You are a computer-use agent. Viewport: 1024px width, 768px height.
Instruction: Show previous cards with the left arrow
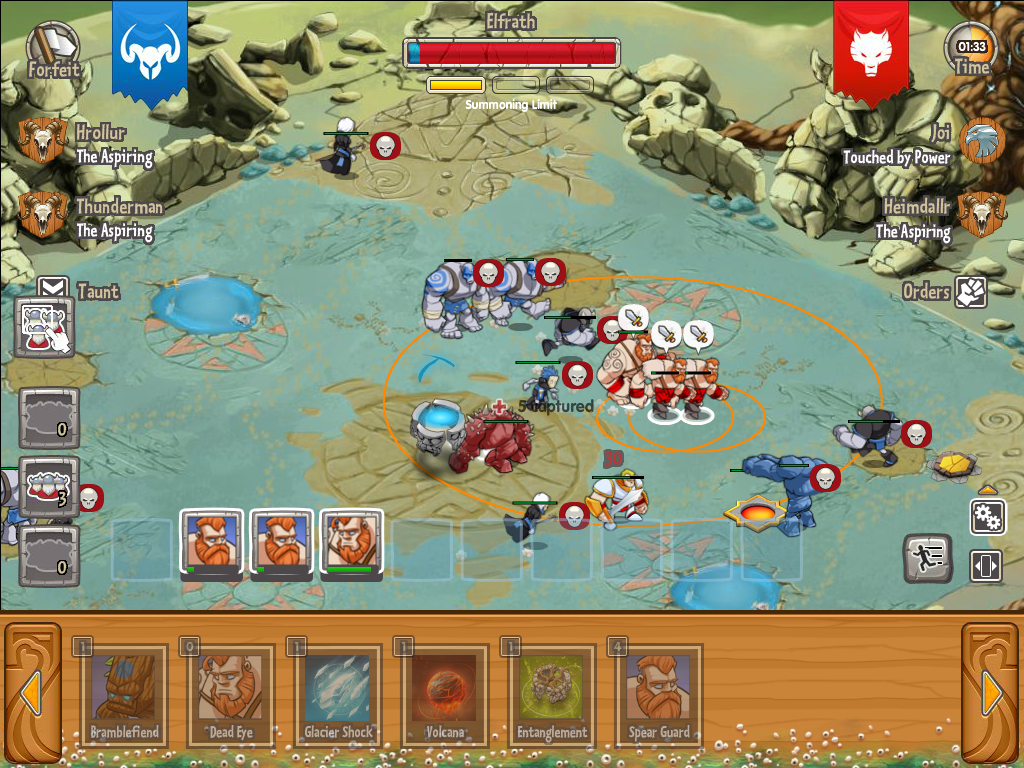[x=30, y=692]
